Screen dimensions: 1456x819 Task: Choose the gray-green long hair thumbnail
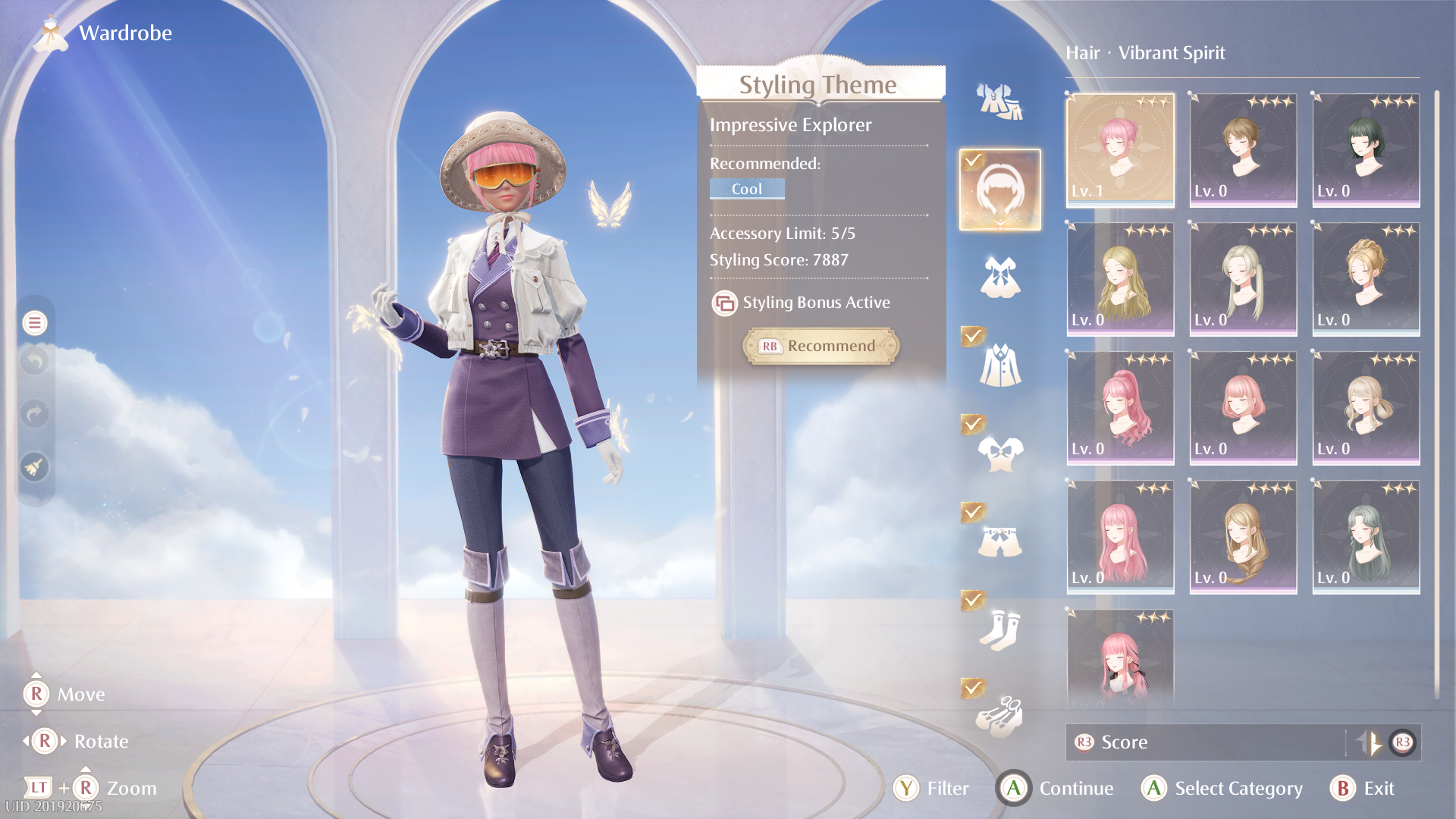tap(1366, 536)
